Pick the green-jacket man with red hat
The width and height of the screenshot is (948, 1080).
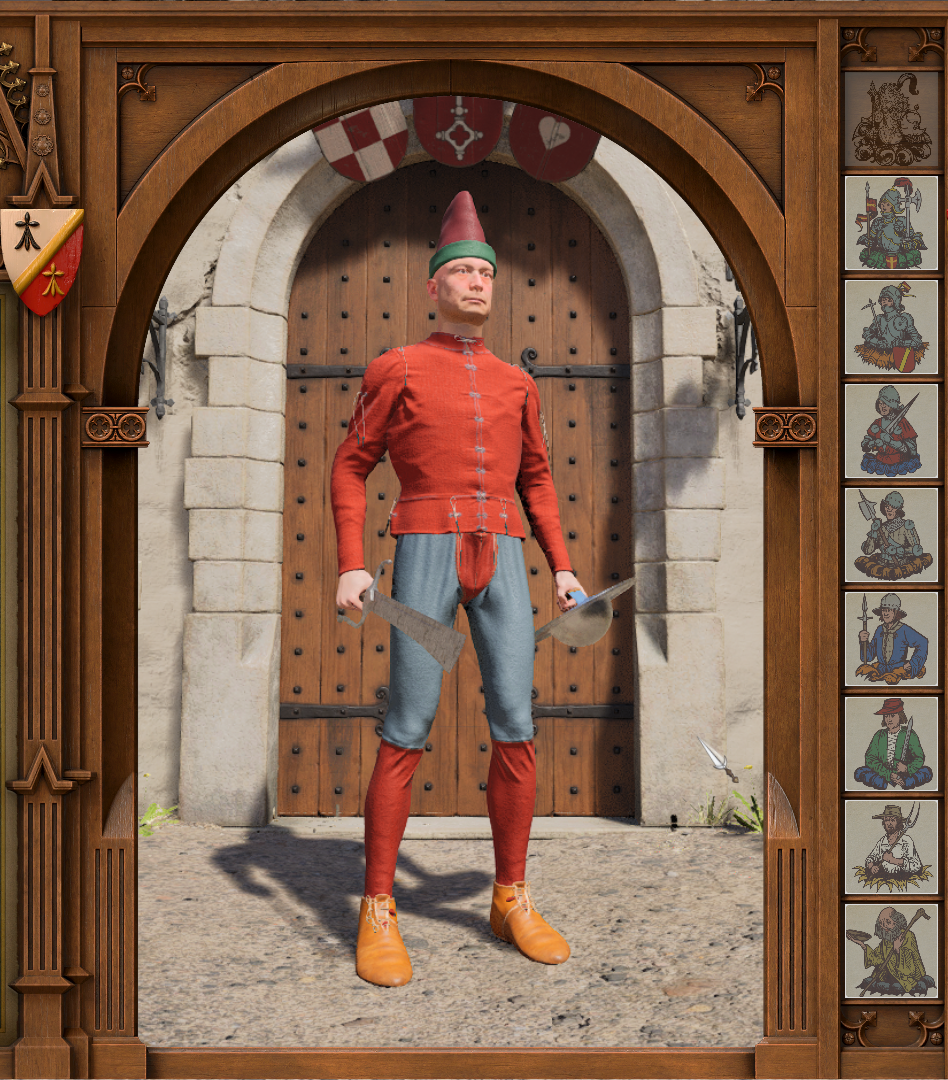point(892,743)
